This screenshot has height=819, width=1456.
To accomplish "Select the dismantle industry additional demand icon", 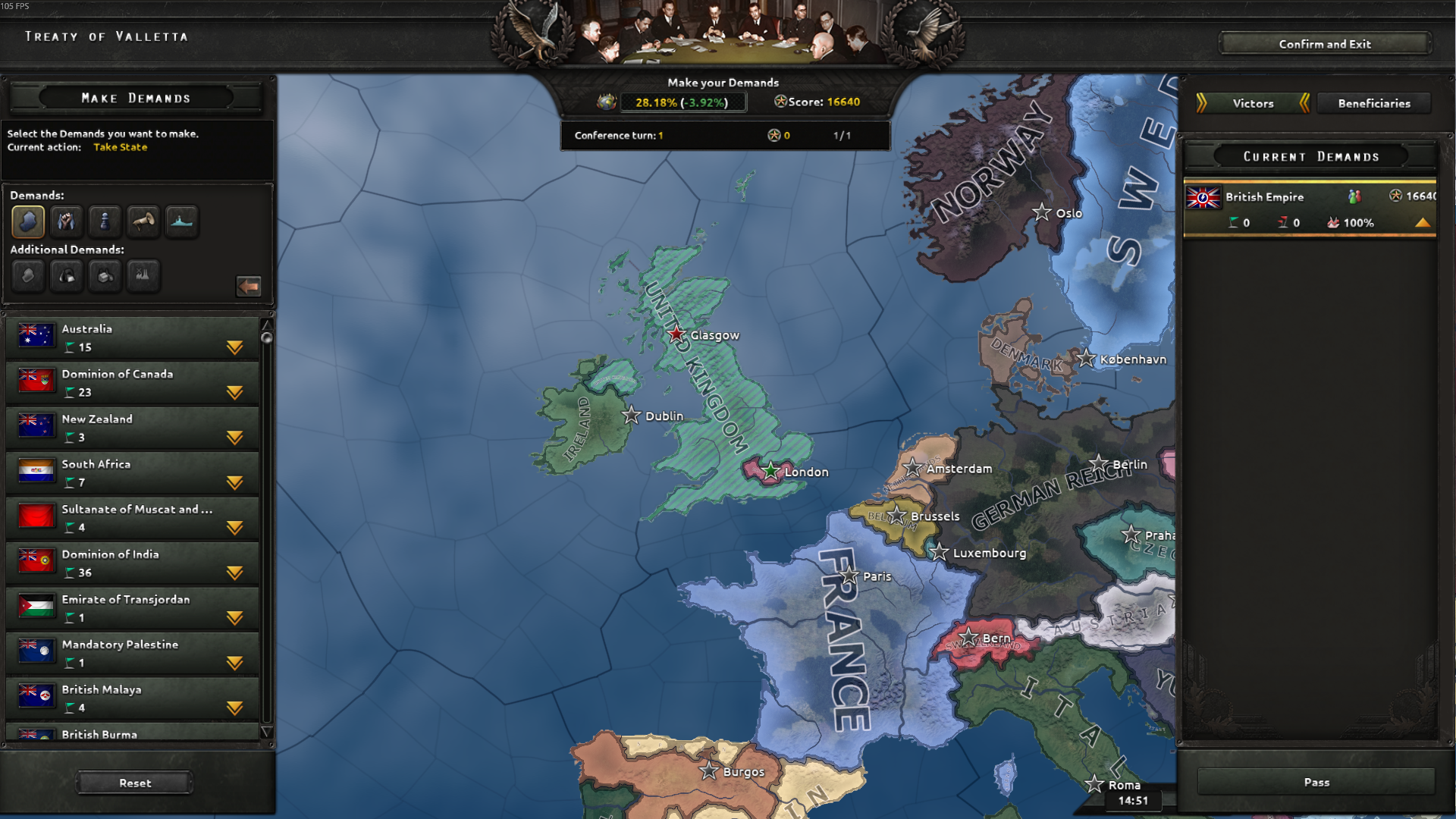I will [143, 276].
